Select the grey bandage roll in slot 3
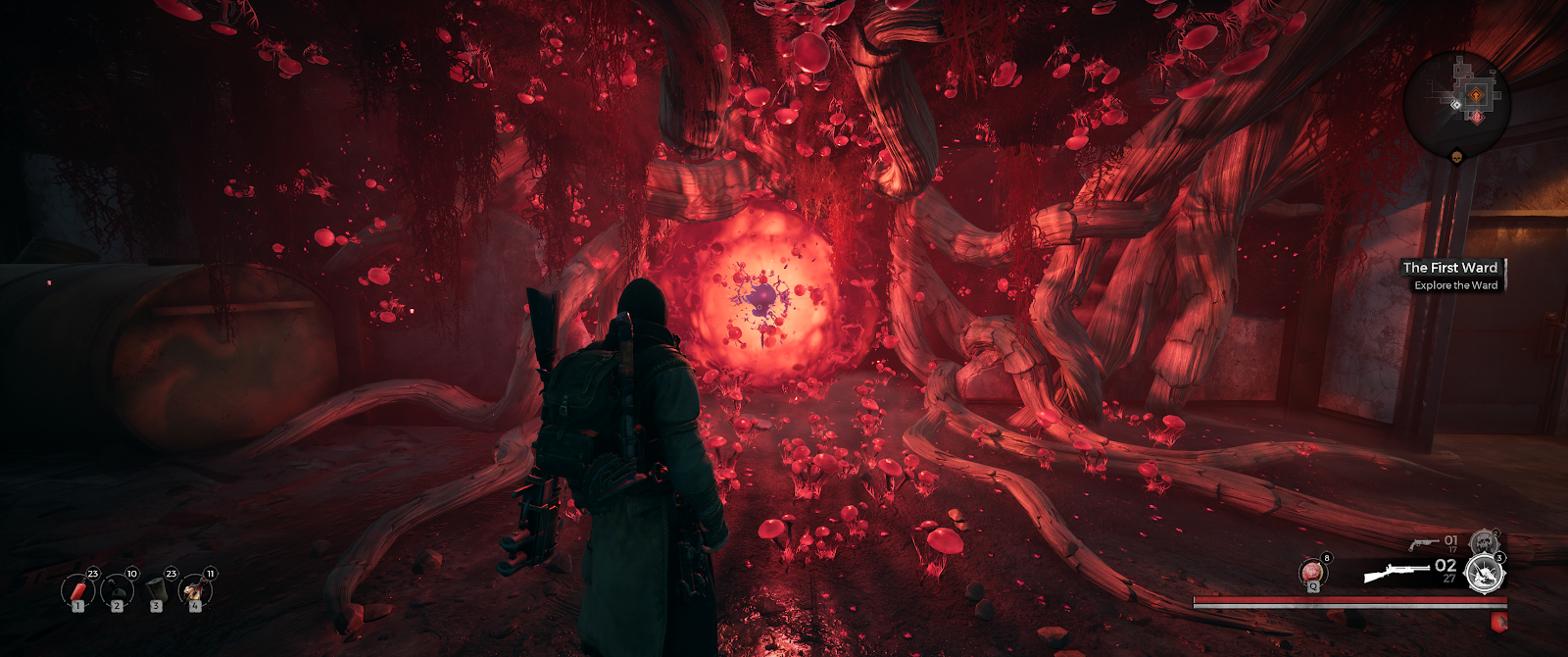 coord(157,590)
